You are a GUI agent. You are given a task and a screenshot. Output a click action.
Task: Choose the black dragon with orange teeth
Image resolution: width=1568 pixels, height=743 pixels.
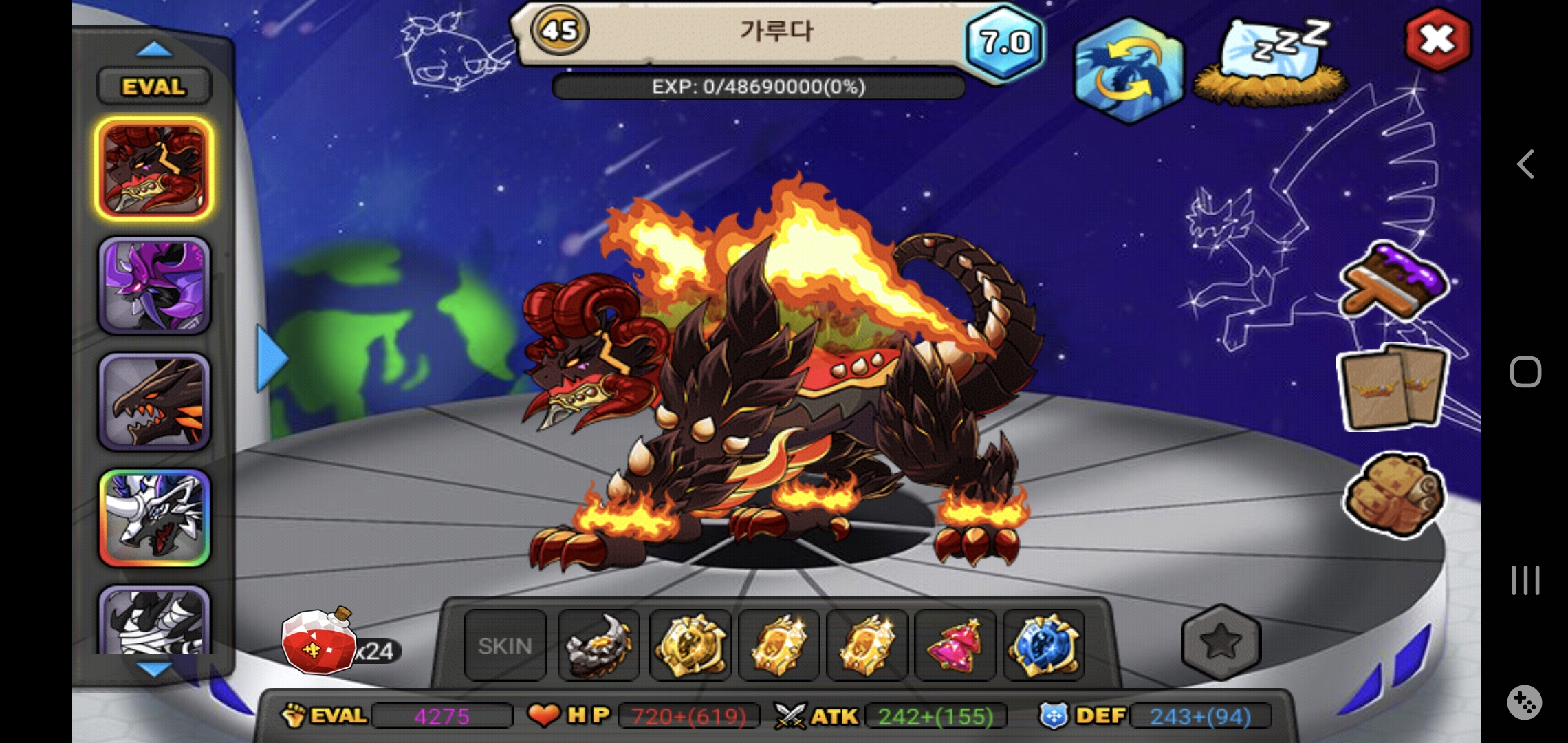point(153,402)
